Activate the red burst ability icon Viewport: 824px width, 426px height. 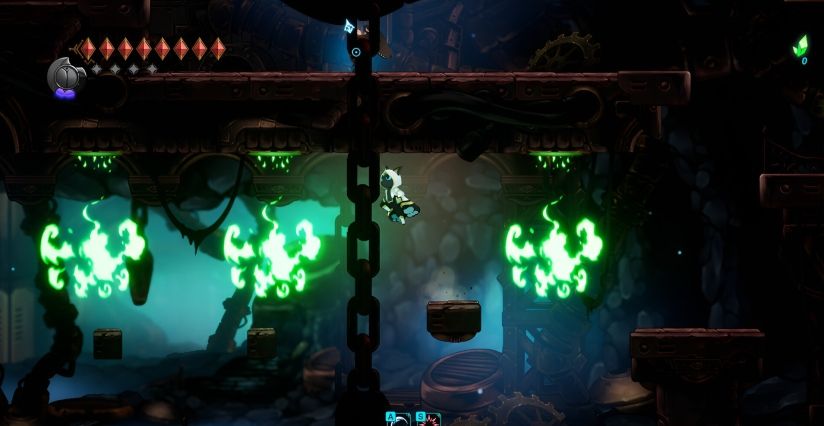(x=429, y=419)
